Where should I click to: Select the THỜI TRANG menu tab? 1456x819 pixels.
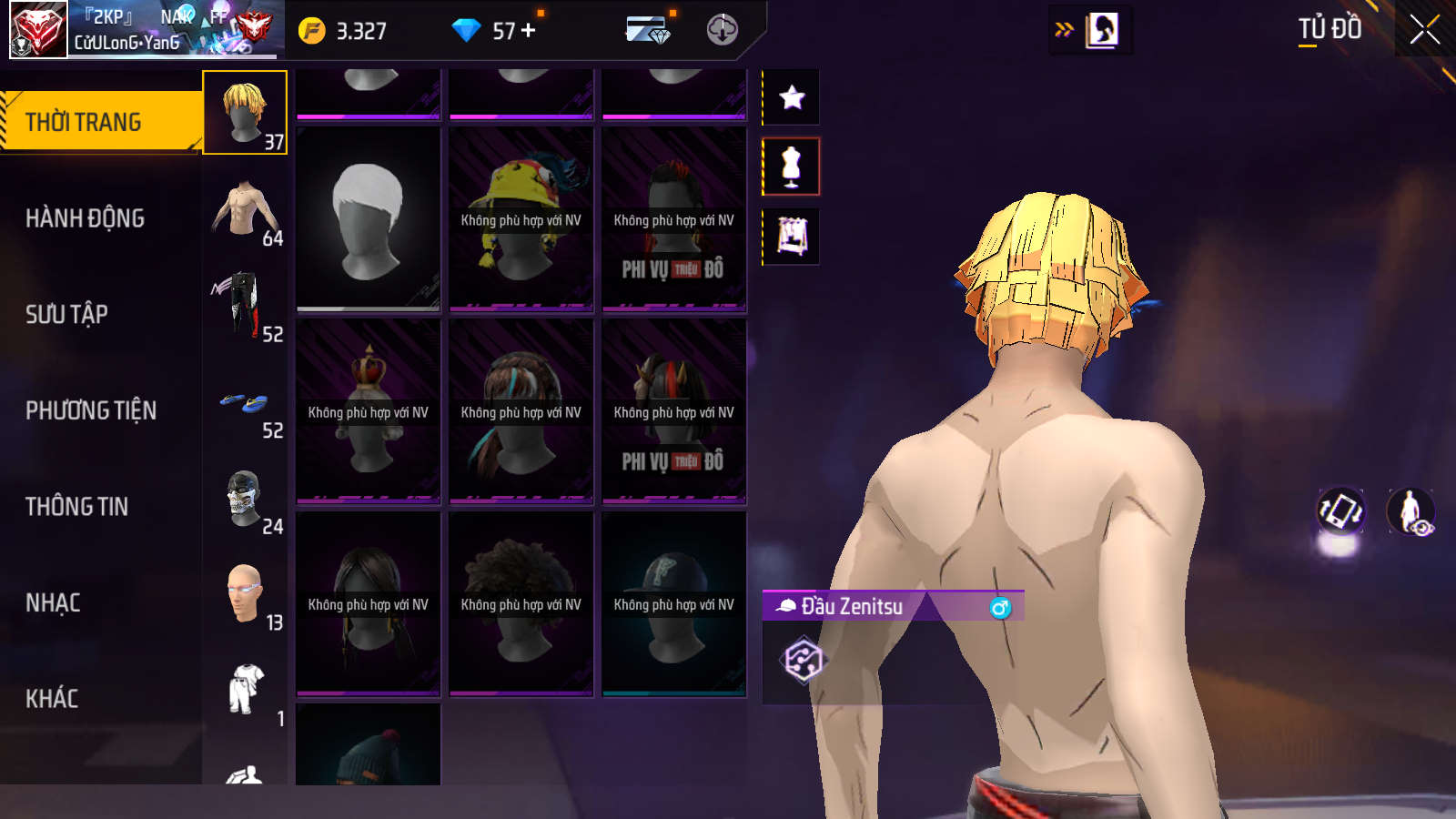(84, 122)
